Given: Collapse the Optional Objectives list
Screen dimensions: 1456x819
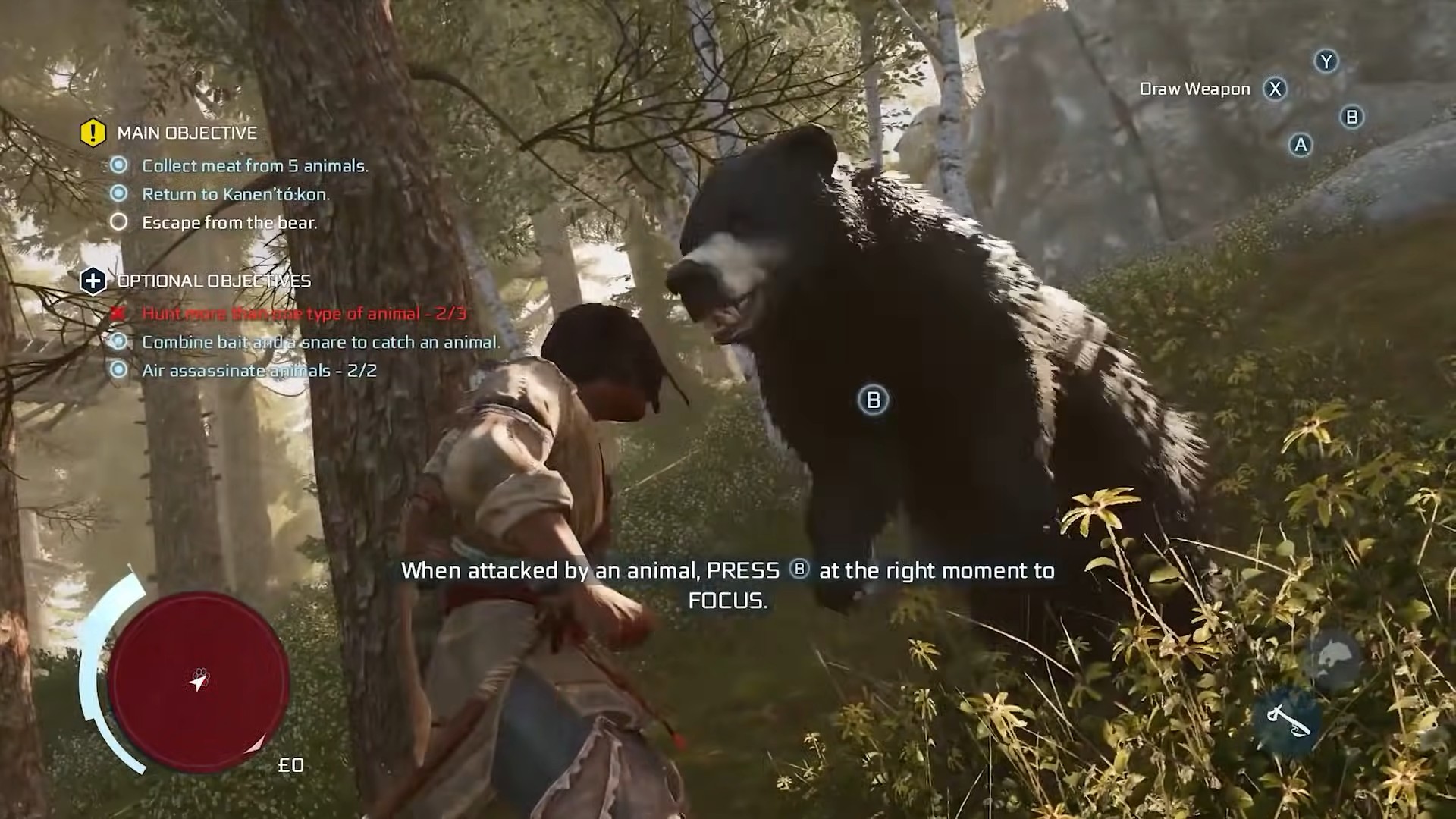Looking at the screenshot, I should coord(213,281).
